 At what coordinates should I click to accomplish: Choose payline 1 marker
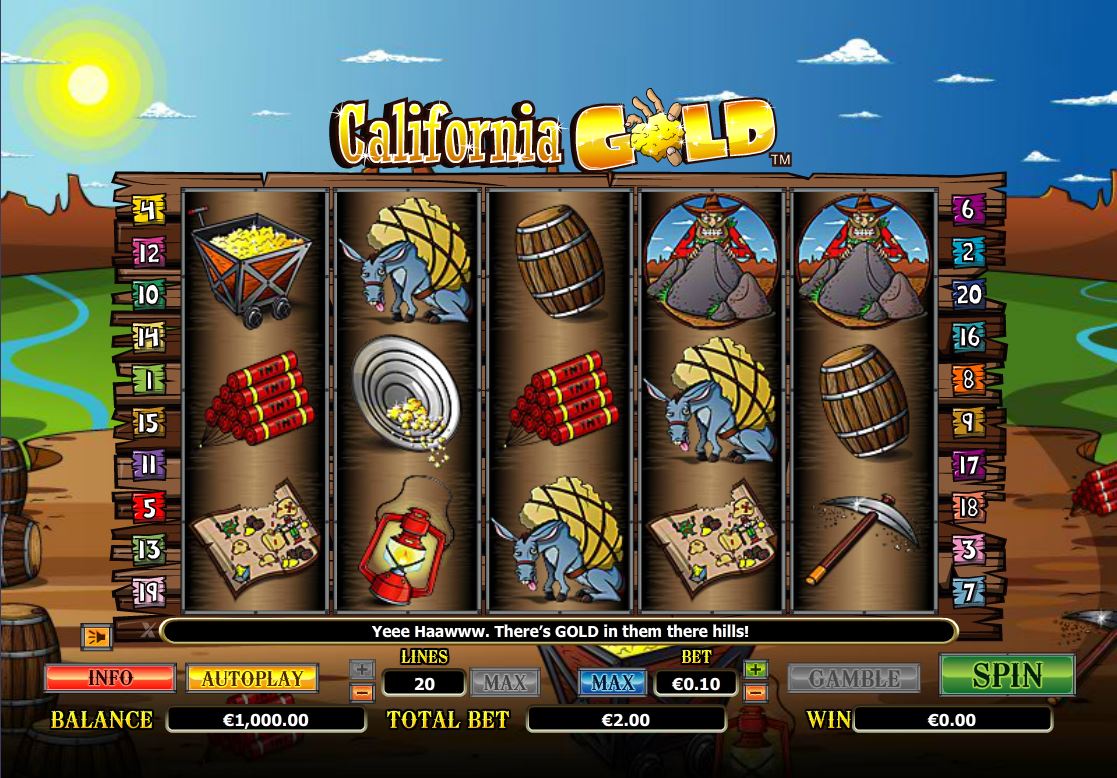pyautogui.click(x=148, y=381)
